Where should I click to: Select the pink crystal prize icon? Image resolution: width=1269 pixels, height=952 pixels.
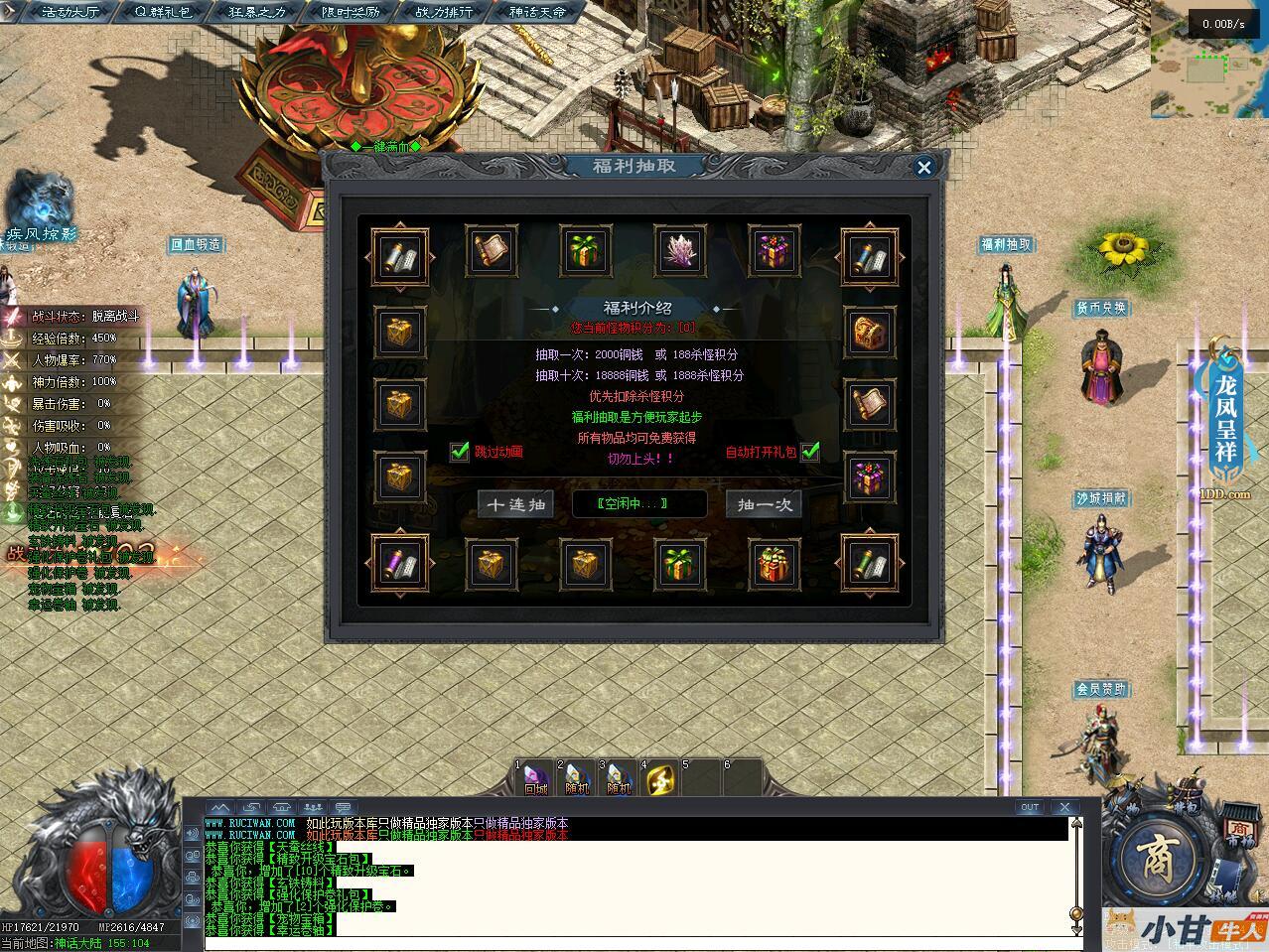pos(680,249)
